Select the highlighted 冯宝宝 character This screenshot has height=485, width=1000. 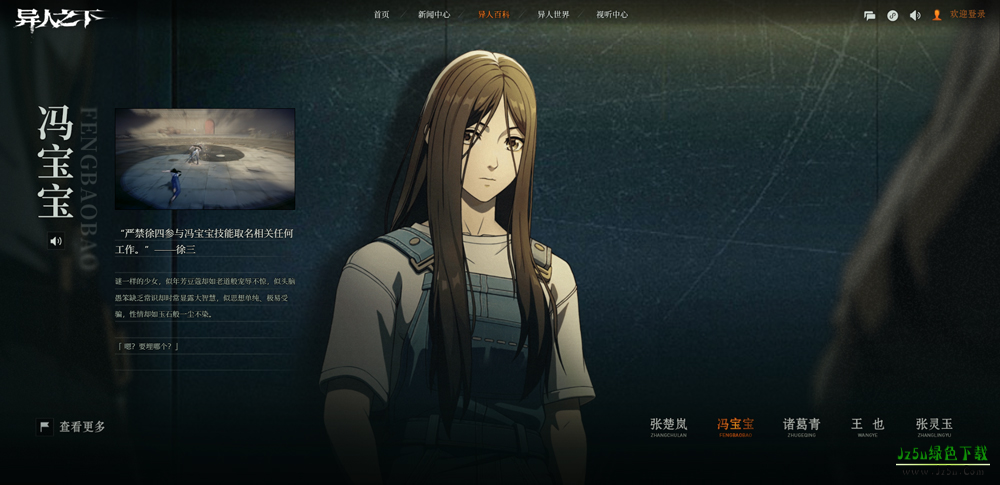click(735, 426)
